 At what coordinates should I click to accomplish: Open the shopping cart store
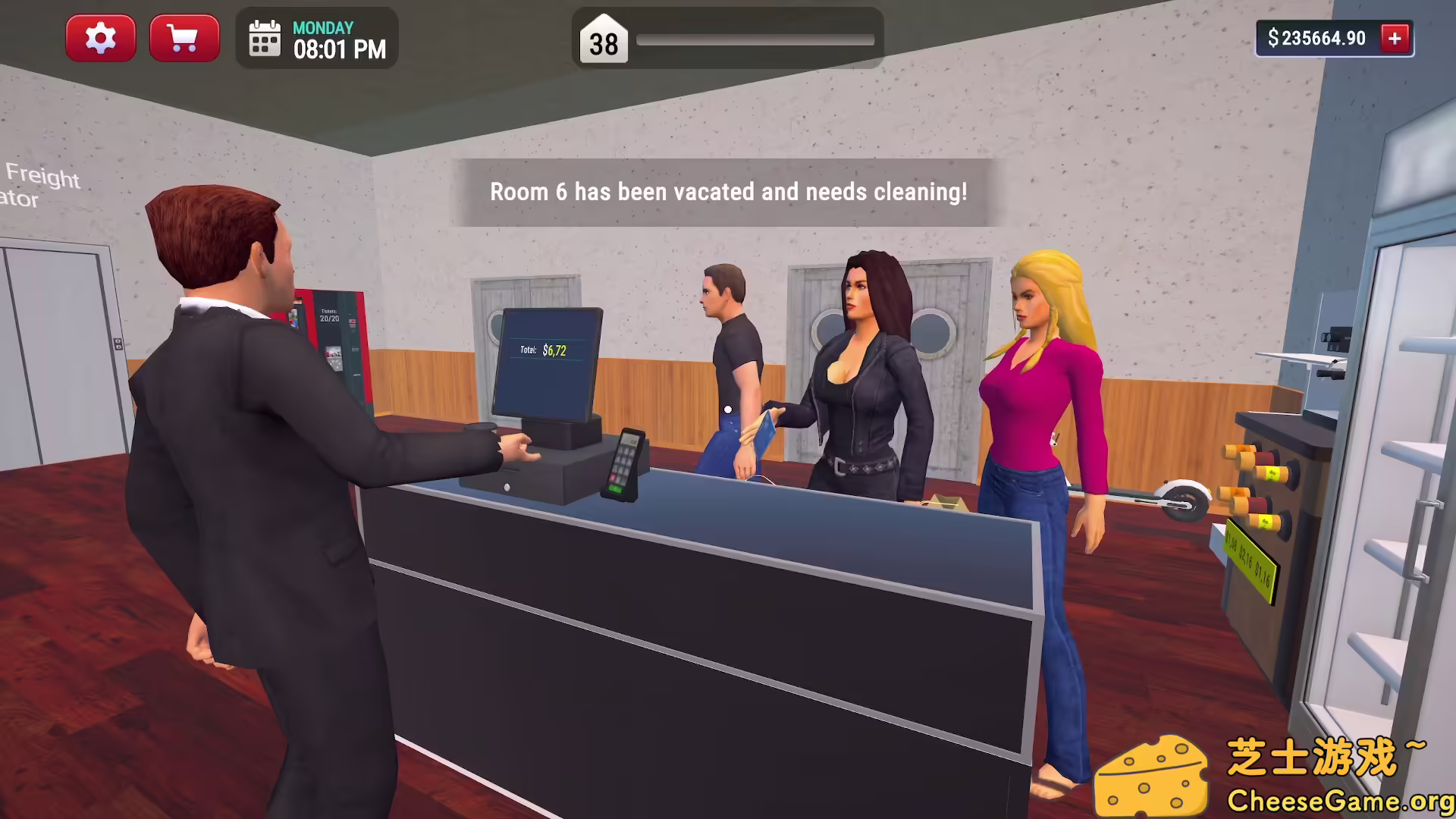click(184, 38)
